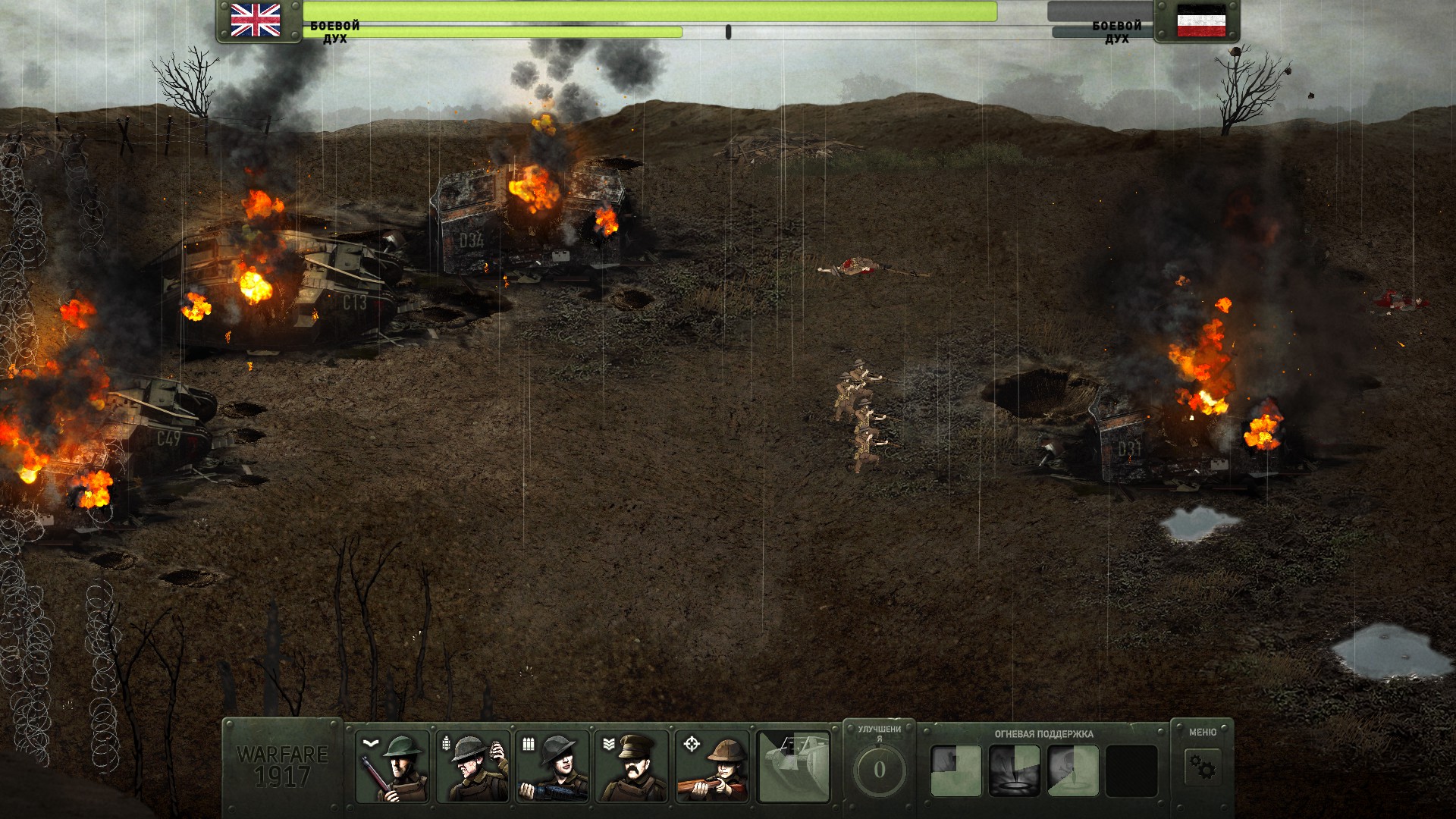
Task: Call the artillery shell strike support
Action: 1014,770
